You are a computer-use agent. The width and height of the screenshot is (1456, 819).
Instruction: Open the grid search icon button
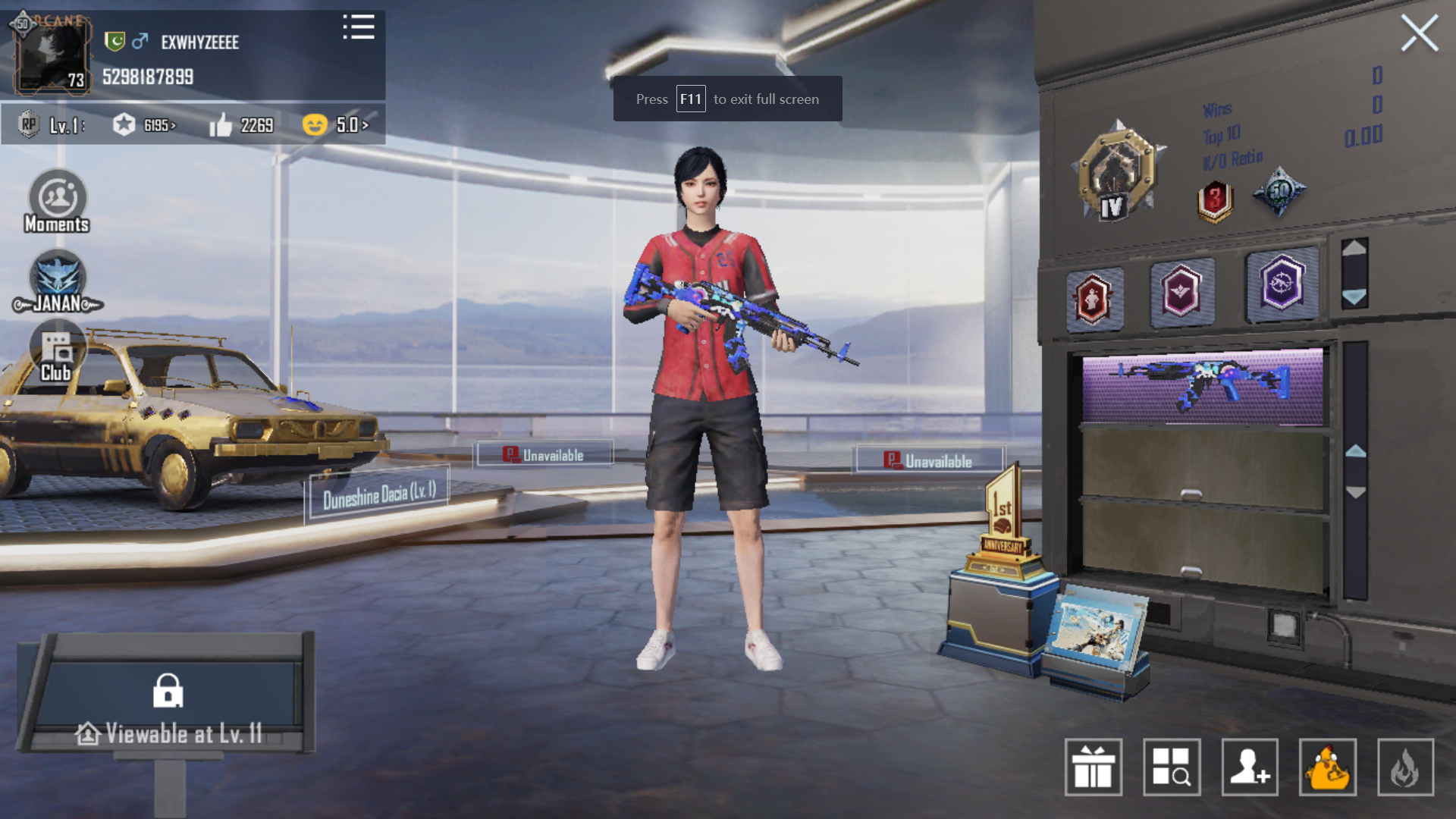coord(1172,767)
